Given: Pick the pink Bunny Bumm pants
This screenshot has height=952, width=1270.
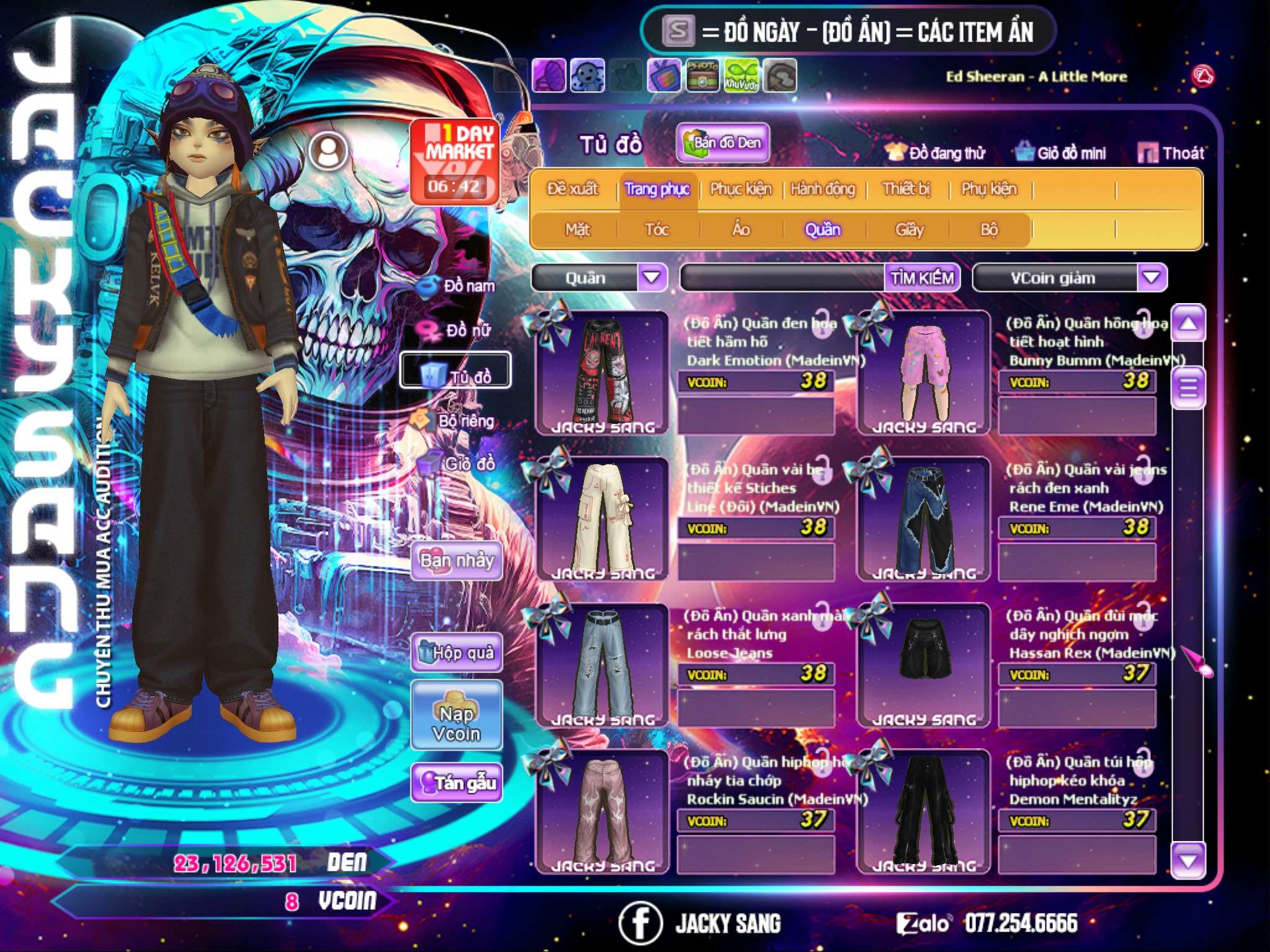Looking at the screenshot, I should pos(924,372).
